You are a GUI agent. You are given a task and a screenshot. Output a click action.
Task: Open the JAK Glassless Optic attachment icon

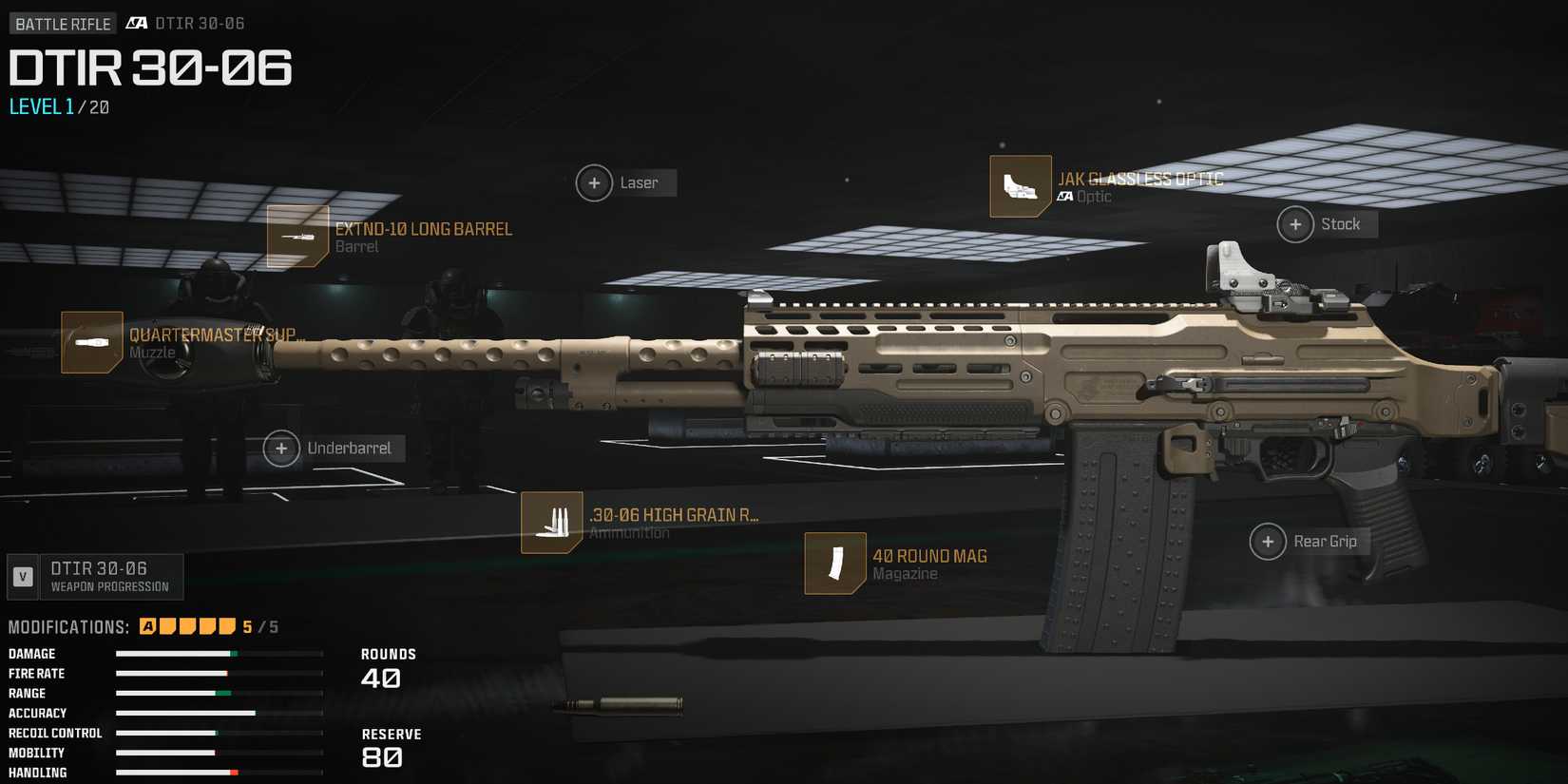pyautogui.click(x=1021, y=186)
